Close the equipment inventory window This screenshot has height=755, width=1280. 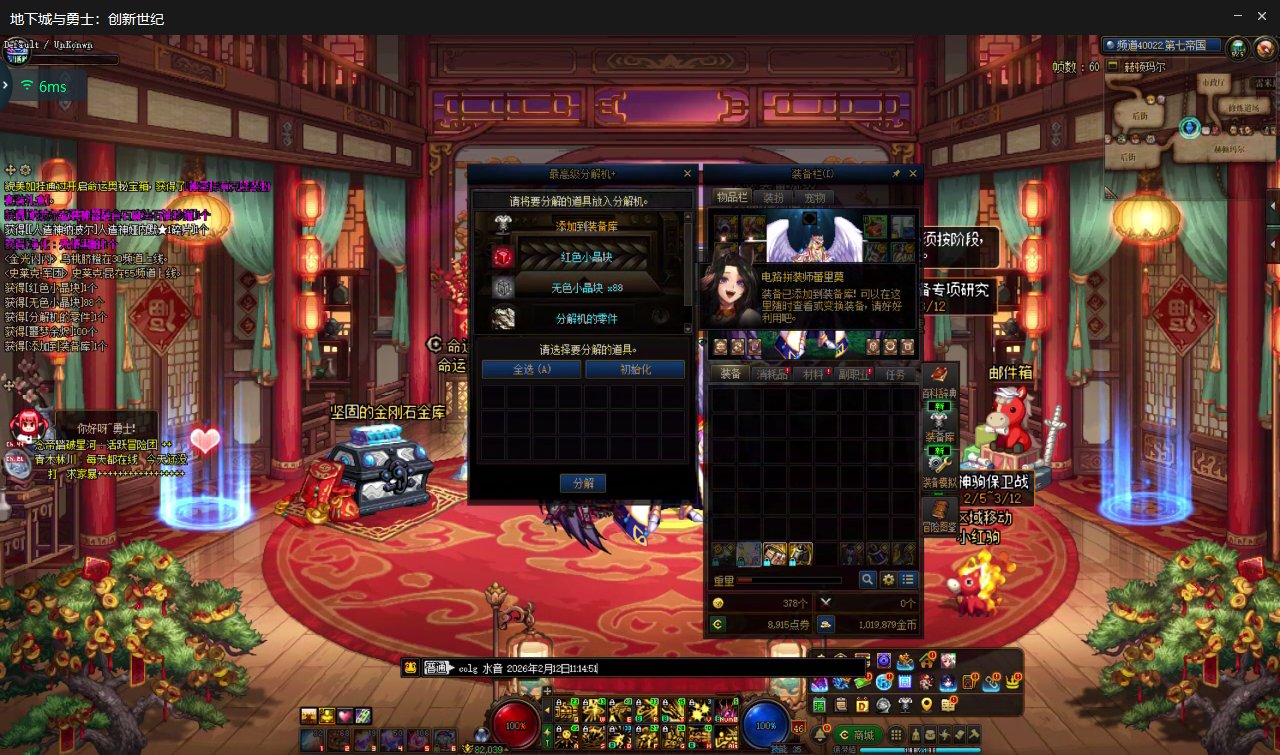(x=913, y=174)
